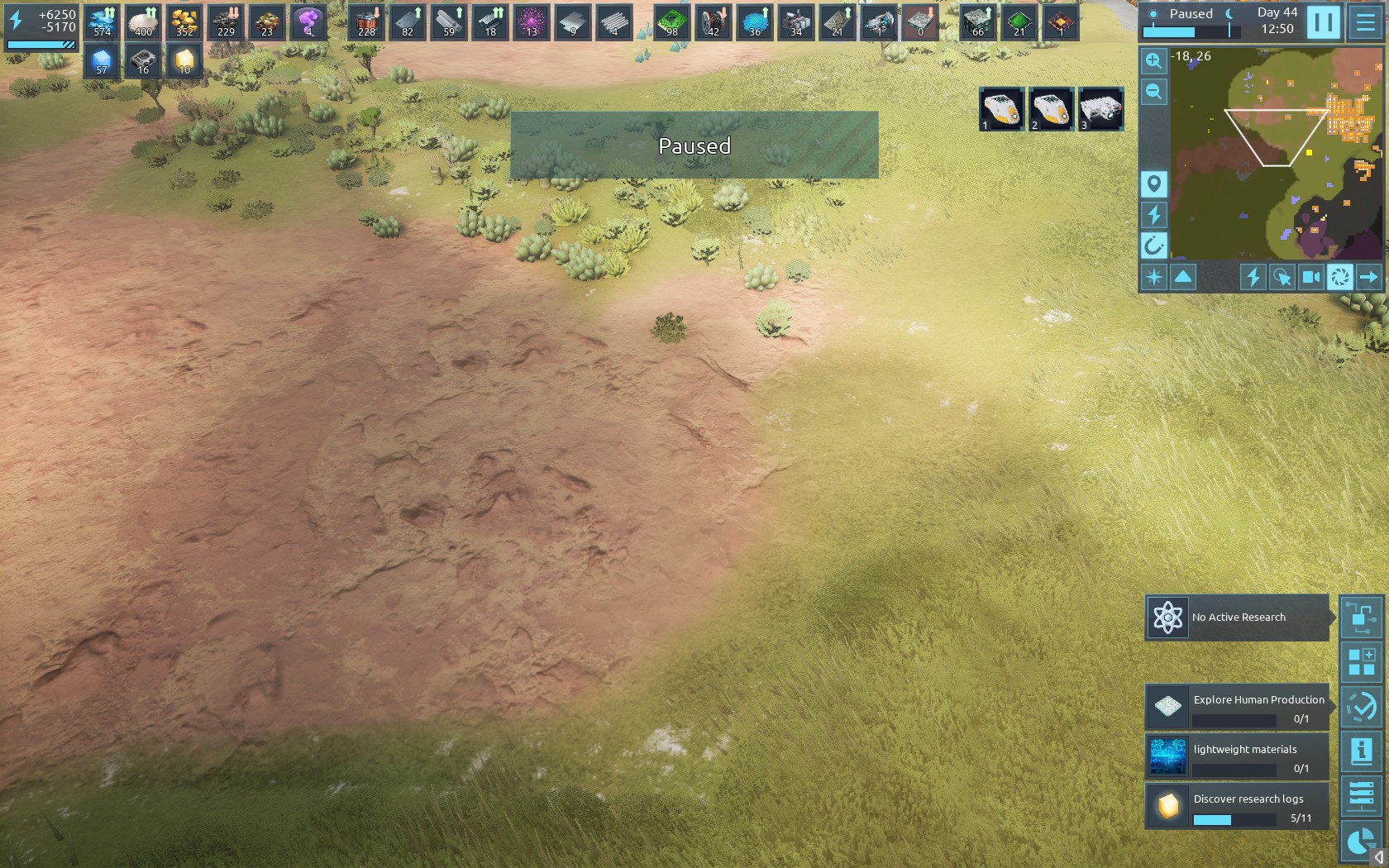Open the No Active Research panel

(1237, 618)
